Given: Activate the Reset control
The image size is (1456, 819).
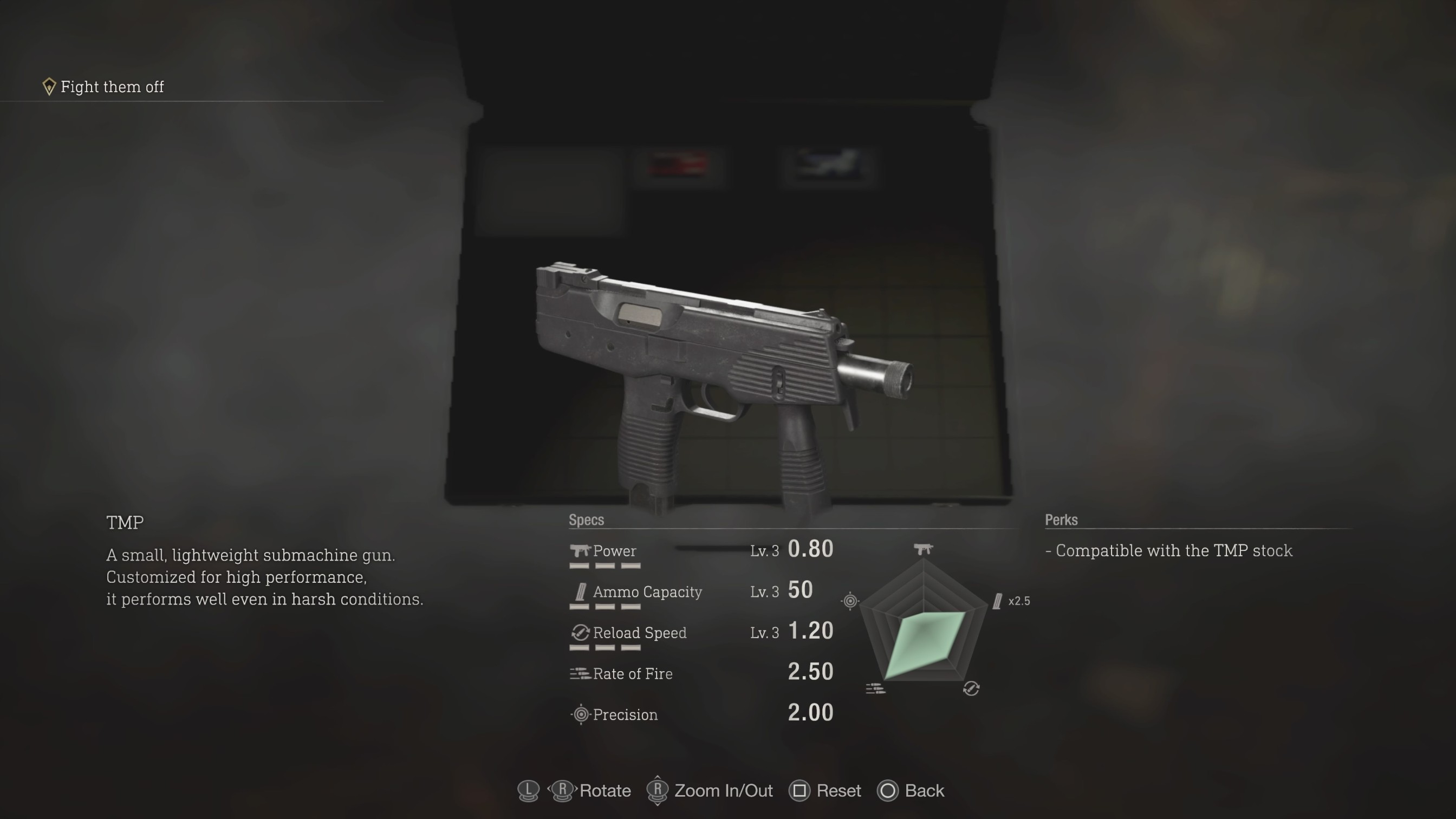Looking at the screenshot, I should coord(824,791).
